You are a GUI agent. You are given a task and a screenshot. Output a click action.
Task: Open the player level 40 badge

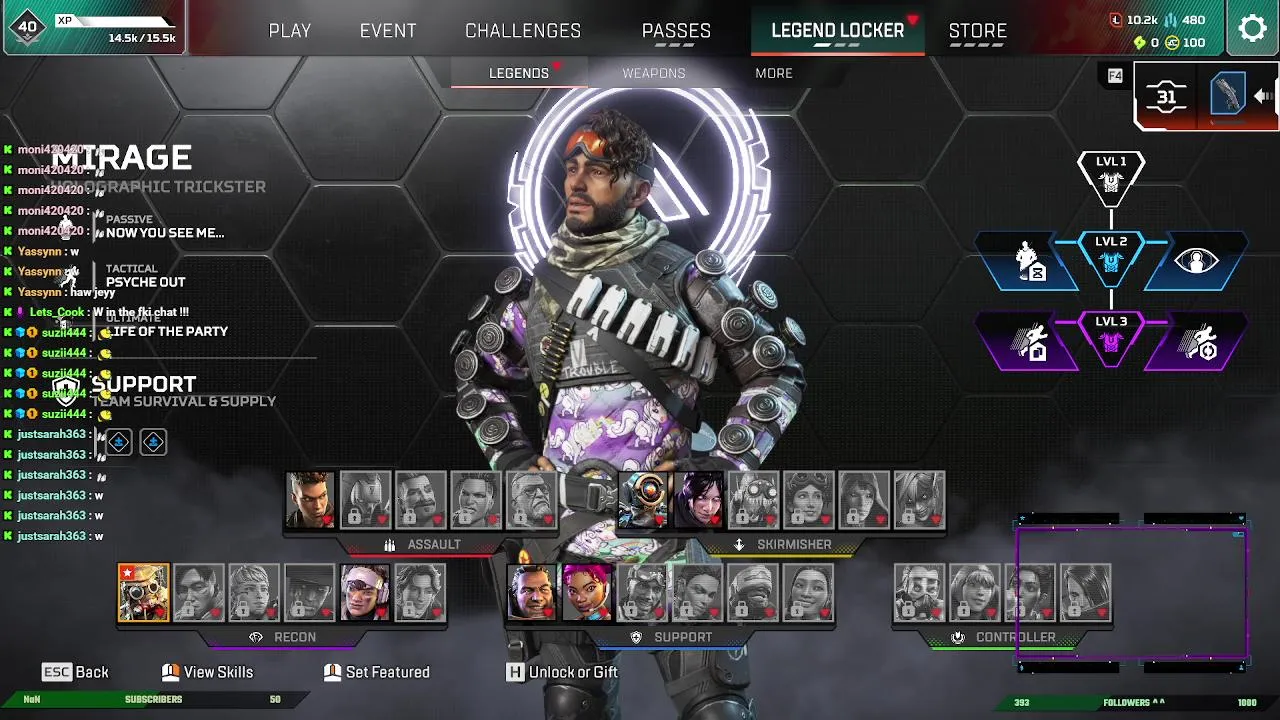(x=27, y=28)
